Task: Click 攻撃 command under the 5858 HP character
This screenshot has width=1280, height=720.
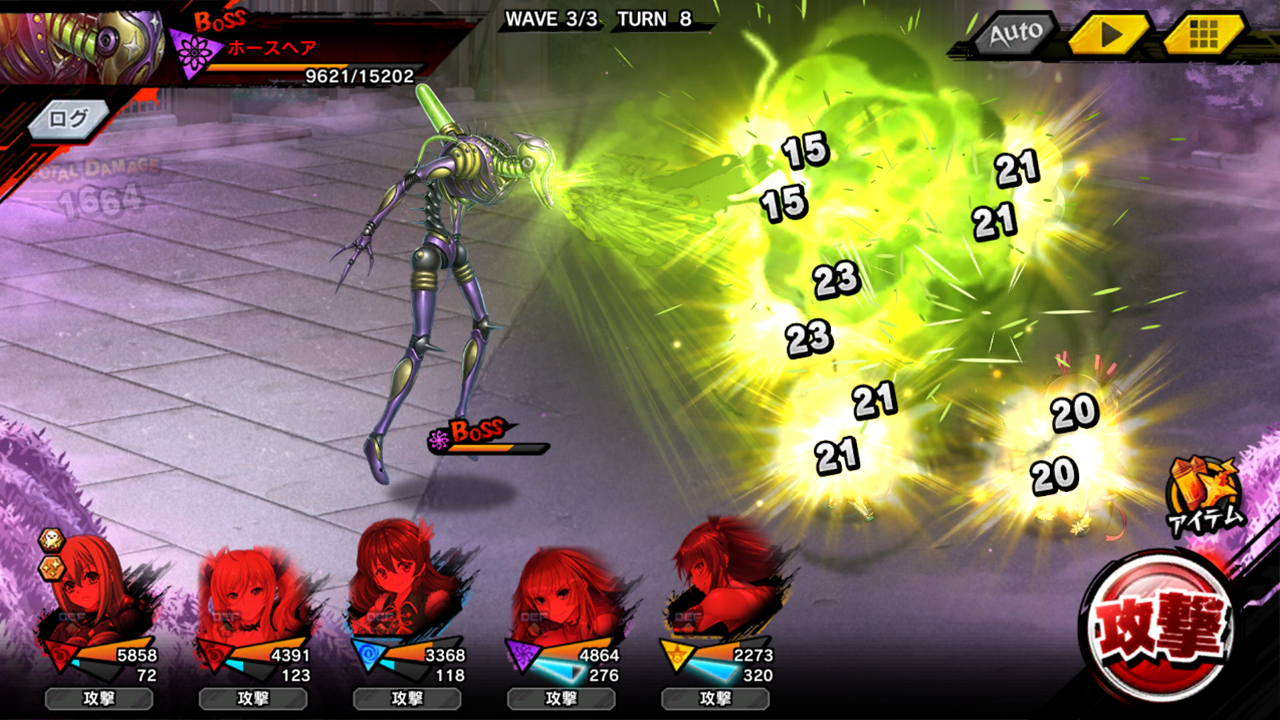Action: [x=98, y=698]
